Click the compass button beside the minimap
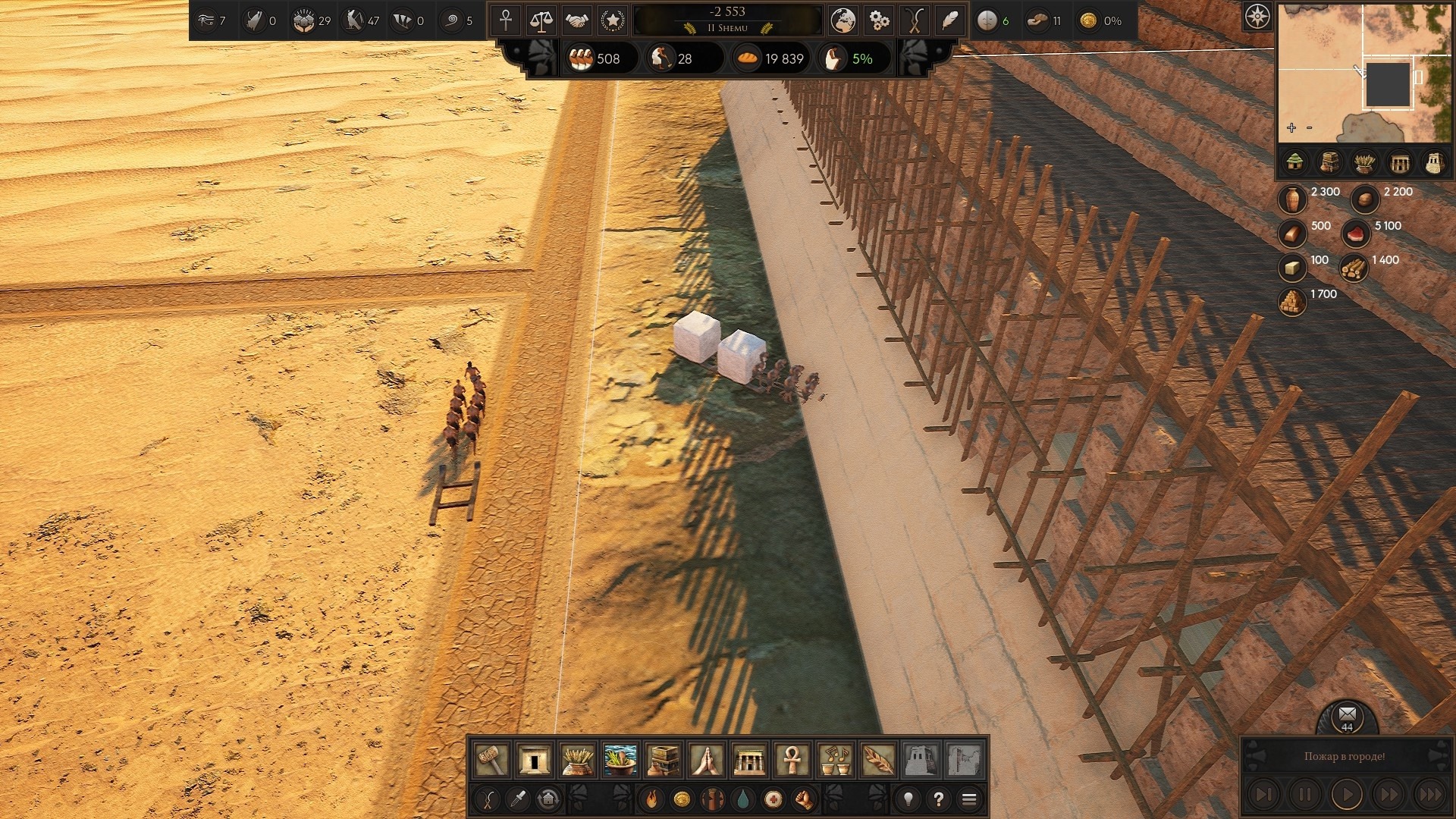Viewport: 1456px width, 819px height. click(x=1257, y=16)
